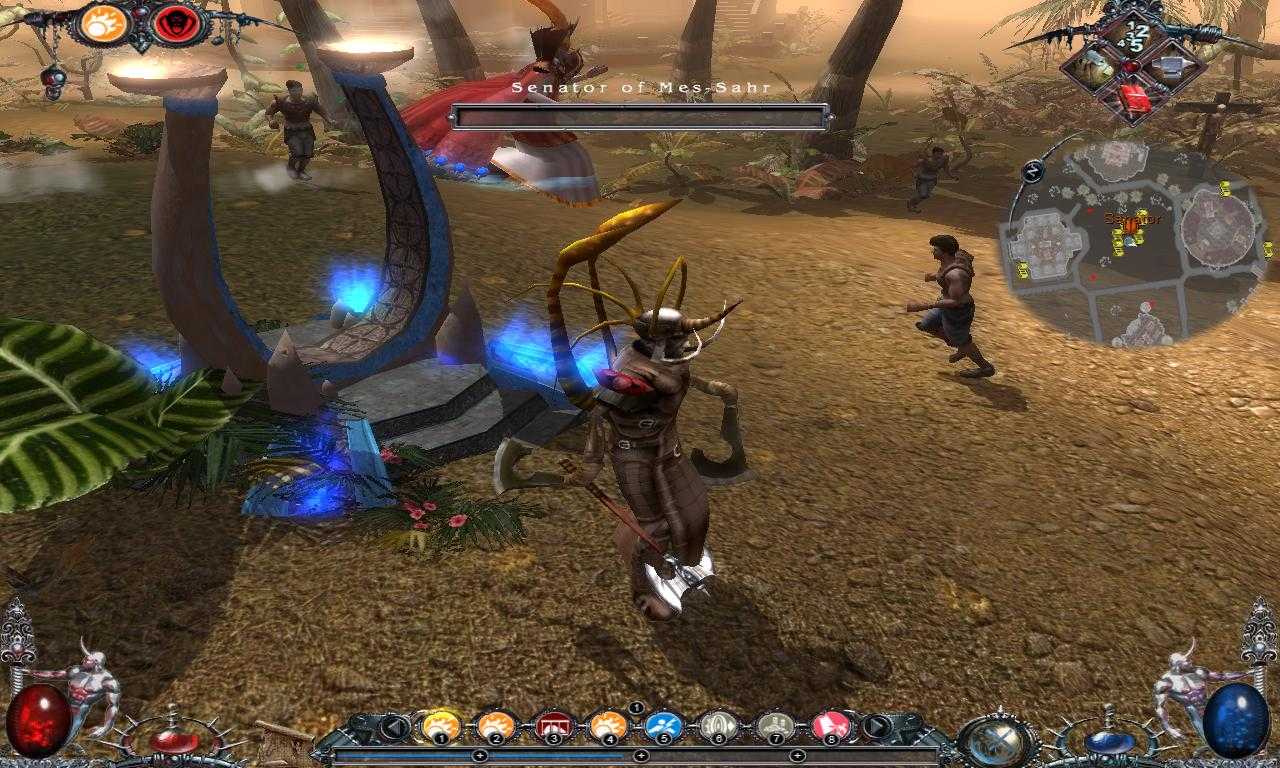Toggle the red demon-face orb top-left
This screenshot has width=1280, height=768.
pyautogui.click(x=175, y=25)
